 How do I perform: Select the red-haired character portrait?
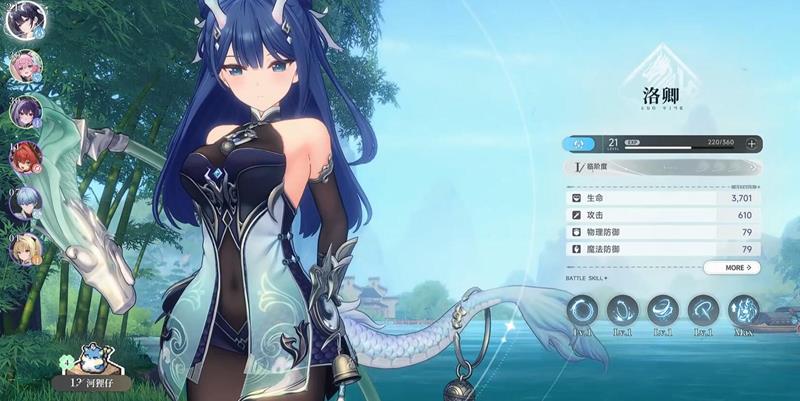pyautogui.click(x=26, y=156)
